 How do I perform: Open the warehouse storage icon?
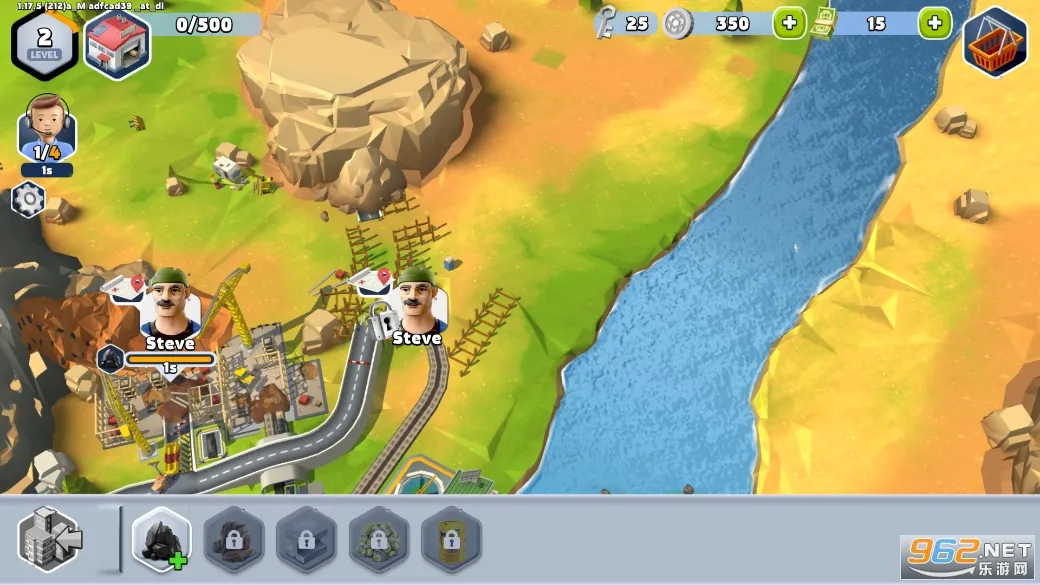117,43
